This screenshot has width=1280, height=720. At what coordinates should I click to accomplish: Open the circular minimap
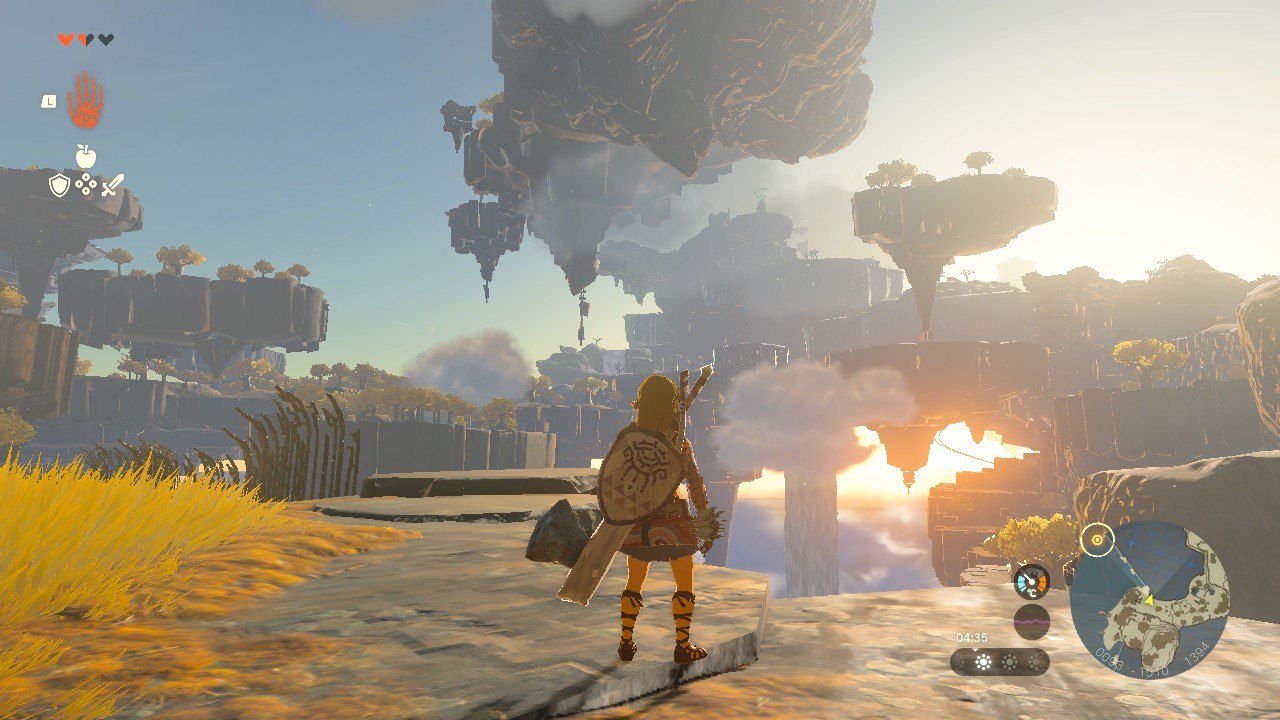coord(1149,600)
